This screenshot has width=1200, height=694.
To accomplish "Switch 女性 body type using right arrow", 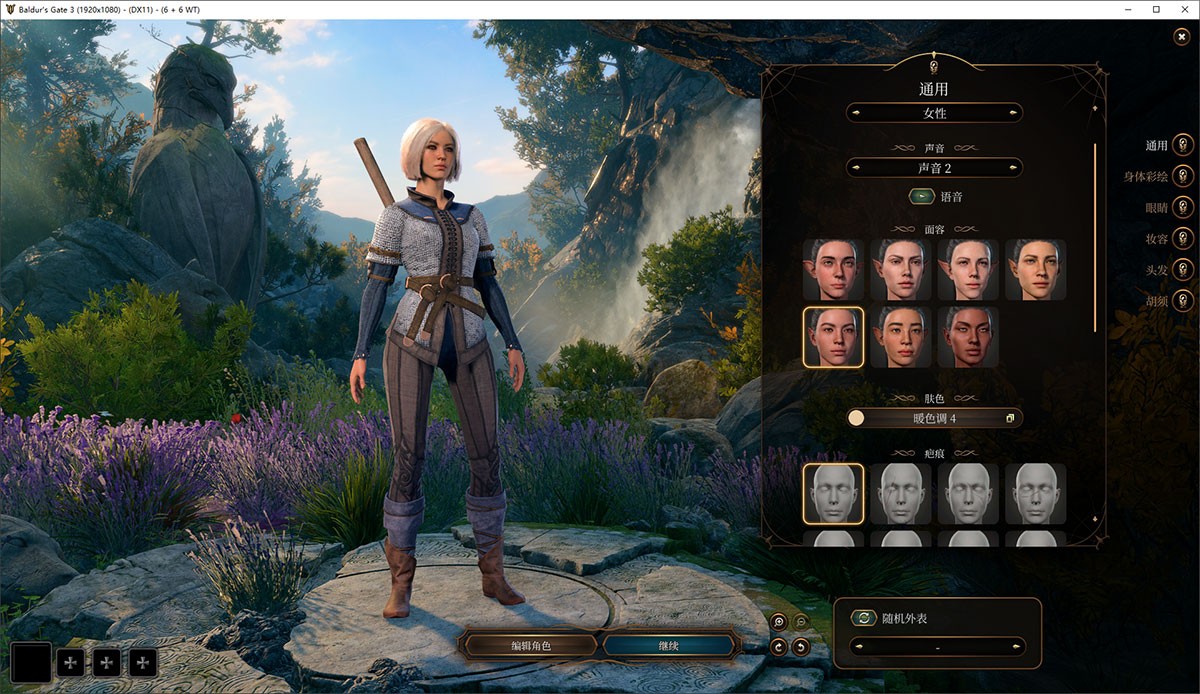I will 1014,113.
